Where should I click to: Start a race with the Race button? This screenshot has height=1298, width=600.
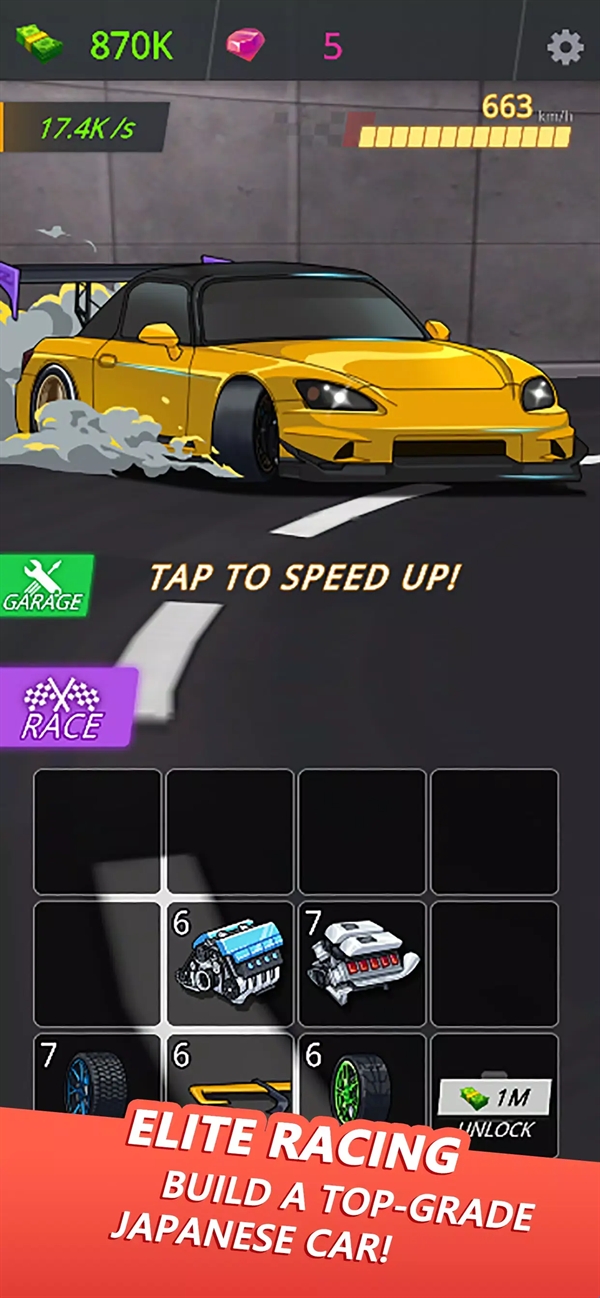pos(66,707)
